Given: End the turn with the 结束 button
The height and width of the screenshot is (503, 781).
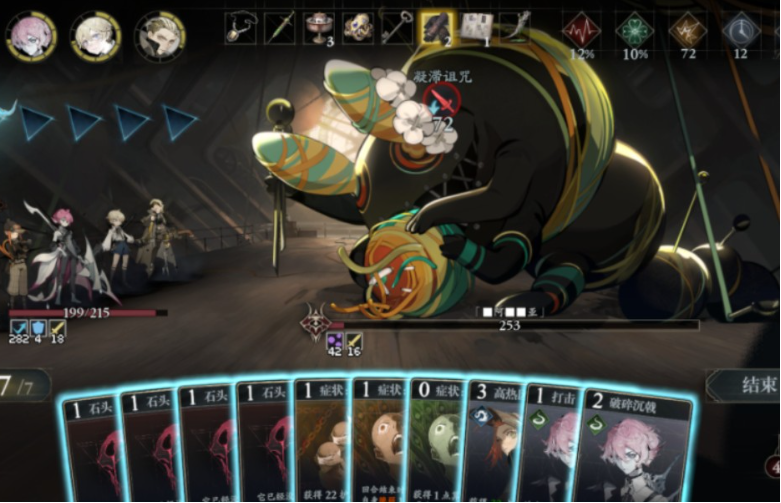Looking at the screenshot, I should pyautogui.click(x=743, y=385).
